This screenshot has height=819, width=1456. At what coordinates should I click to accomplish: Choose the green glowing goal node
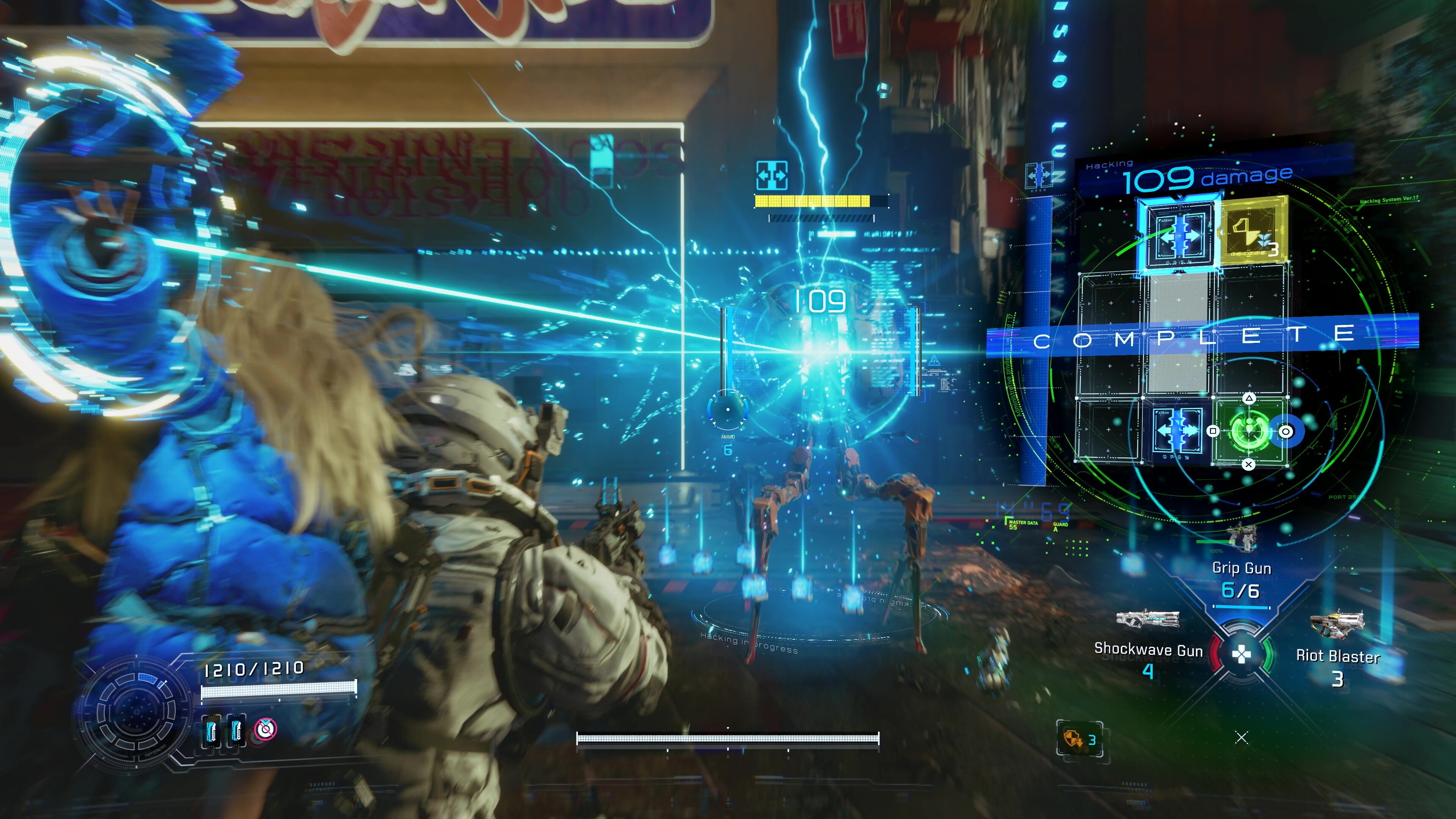click(x=1249, y=432)
